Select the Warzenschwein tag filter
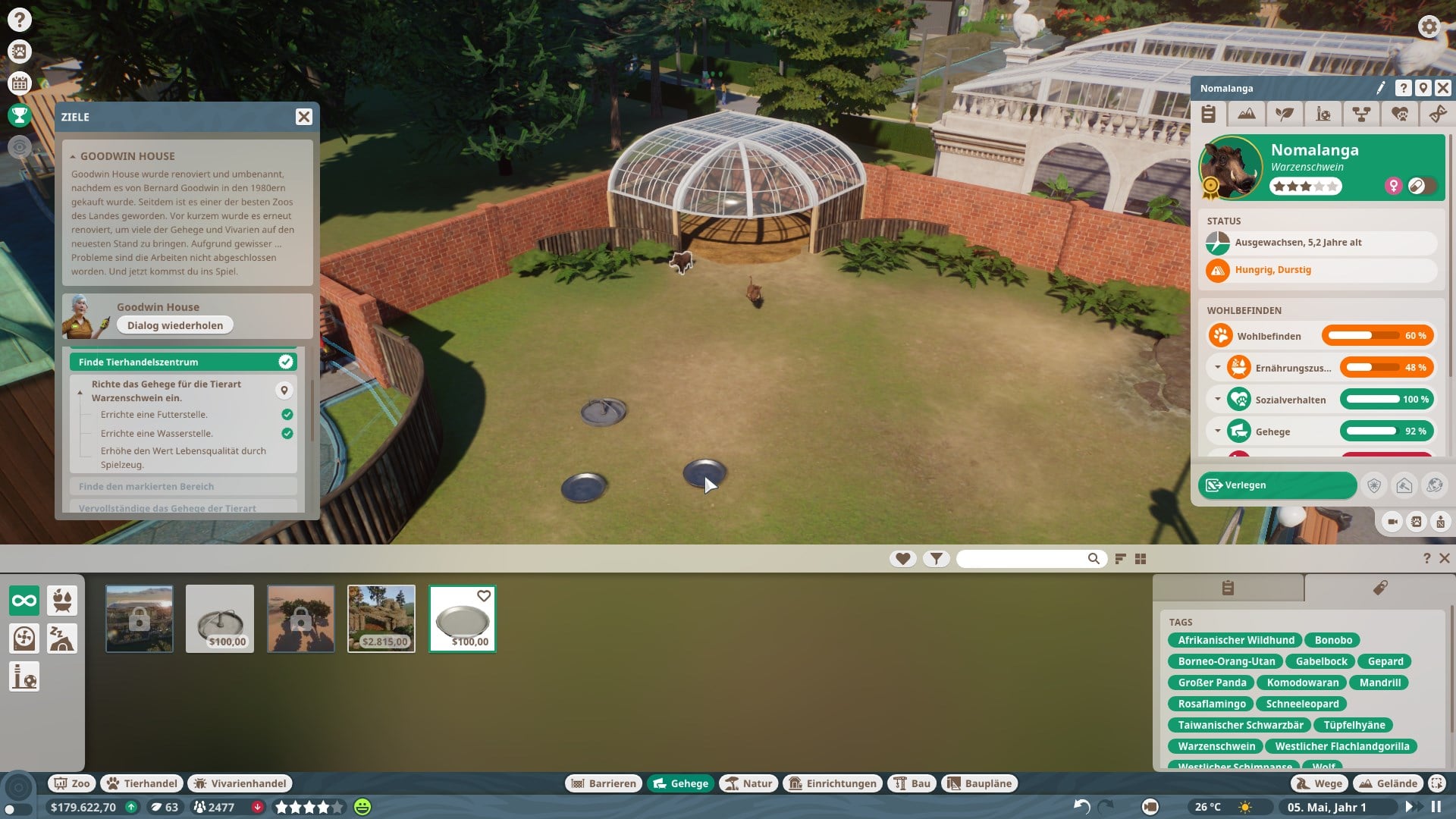 click(1216, 746)
